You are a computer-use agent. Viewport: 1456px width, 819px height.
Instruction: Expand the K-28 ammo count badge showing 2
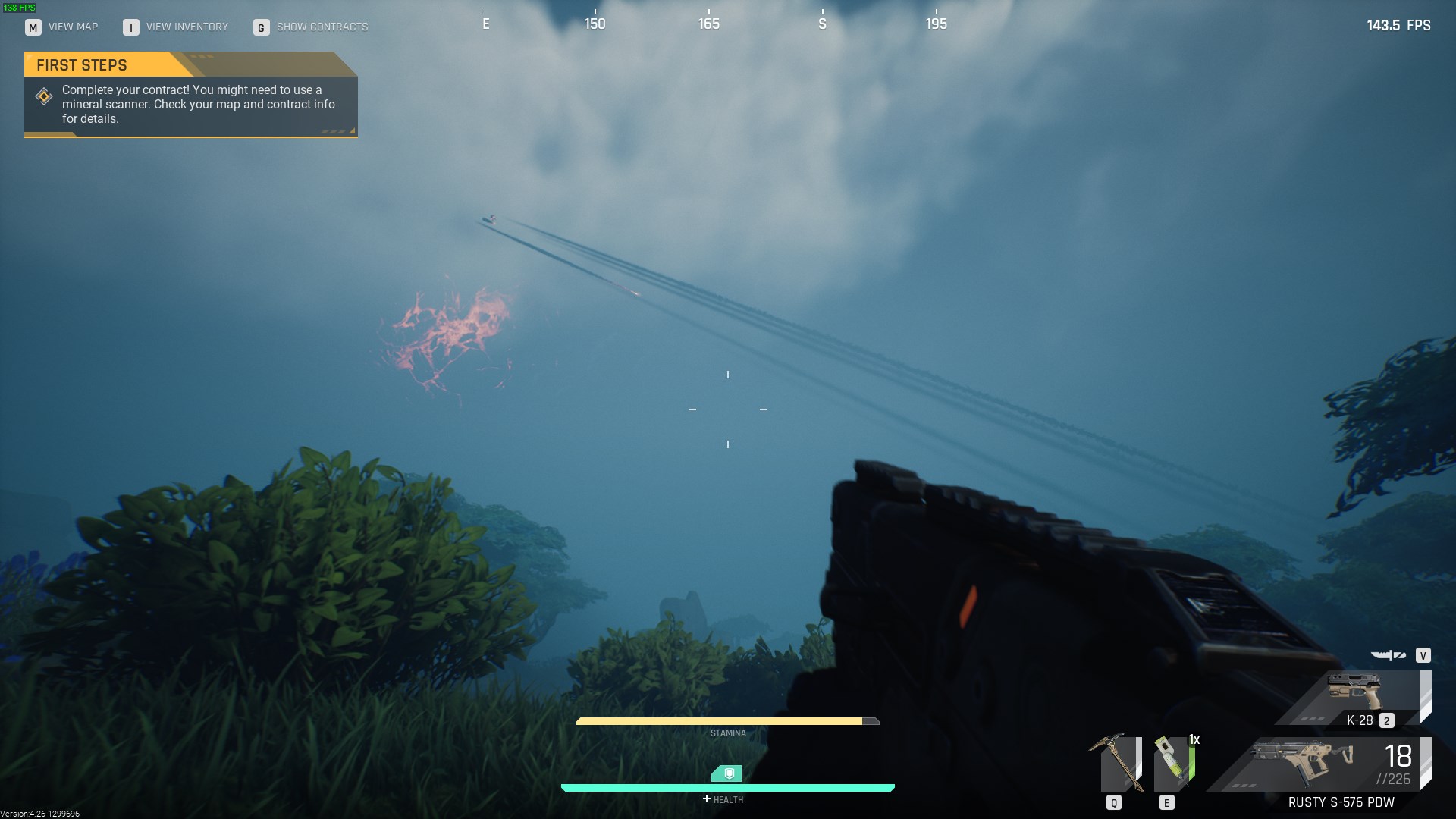pyautogui.click(x=1385, y=721)
